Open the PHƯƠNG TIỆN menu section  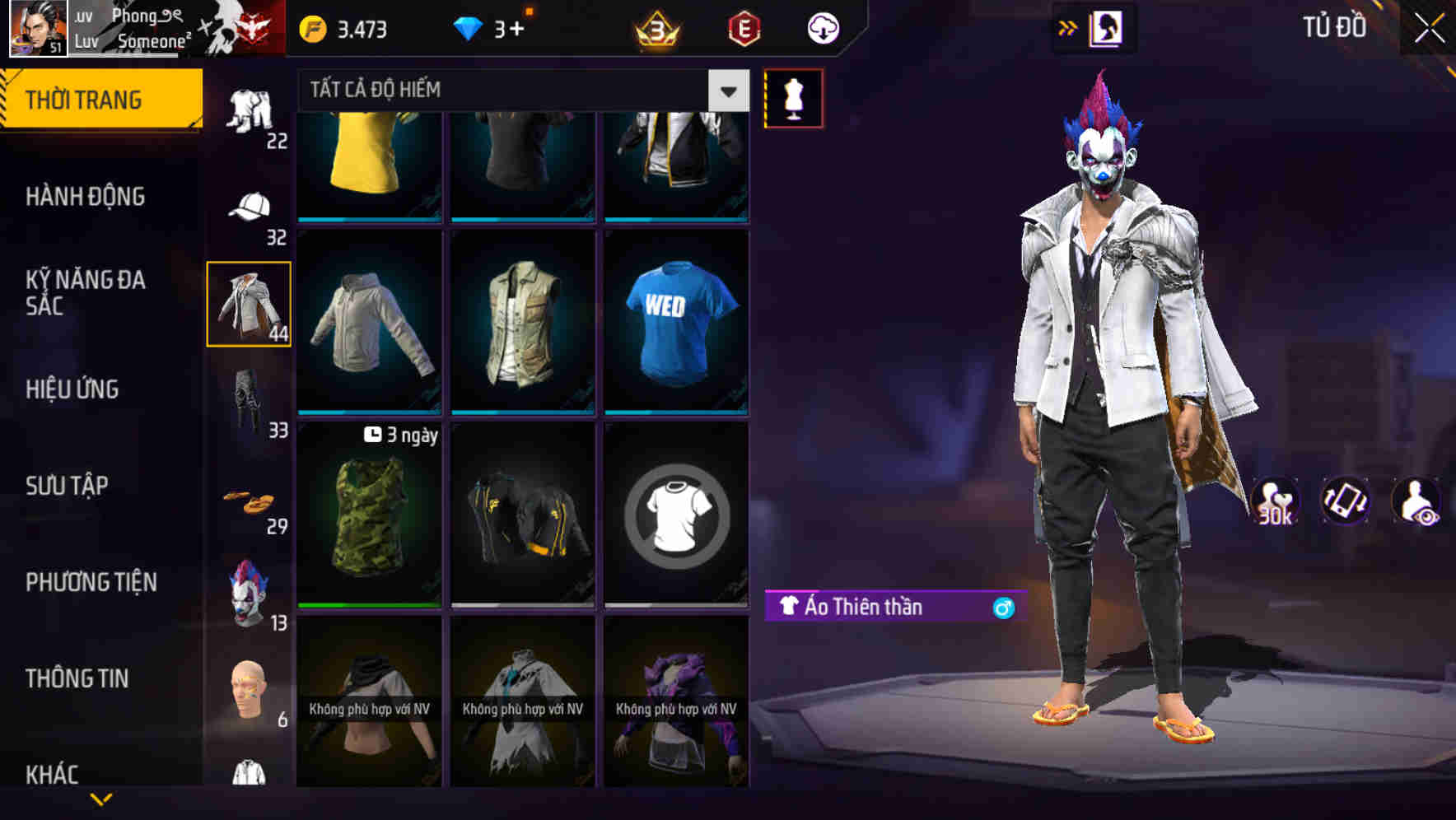click(91, 582)
